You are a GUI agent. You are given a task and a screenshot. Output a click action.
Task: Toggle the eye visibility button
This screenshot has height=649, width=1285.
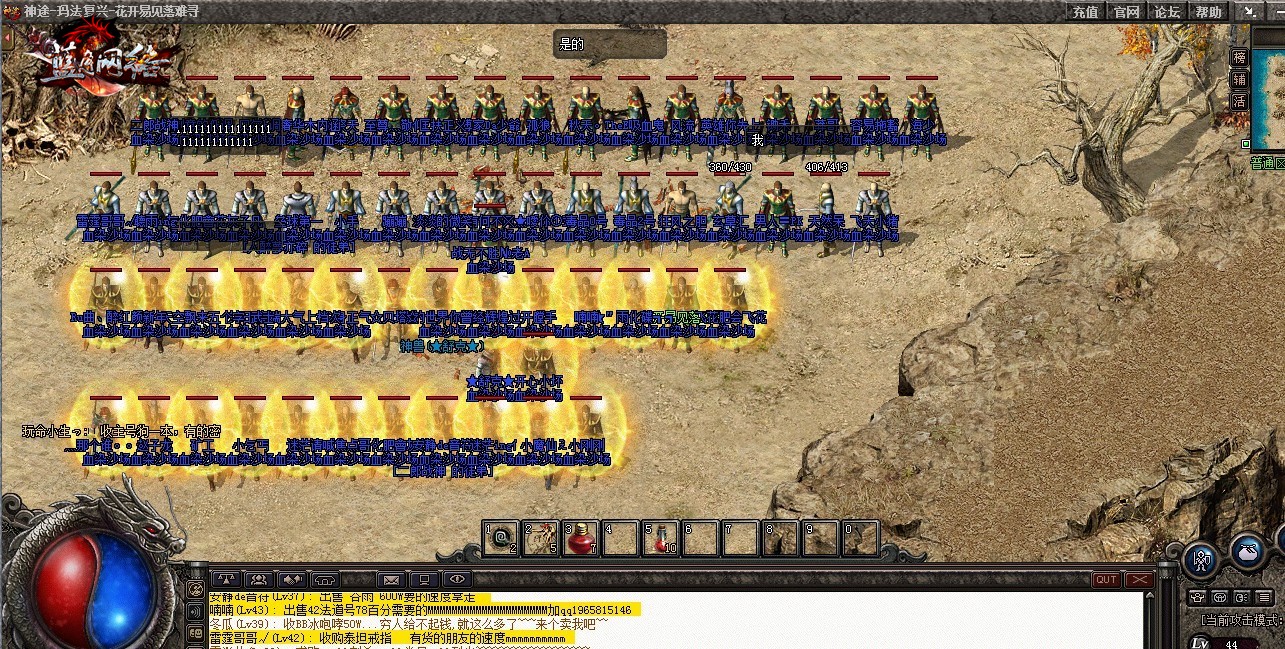point(457,579)
